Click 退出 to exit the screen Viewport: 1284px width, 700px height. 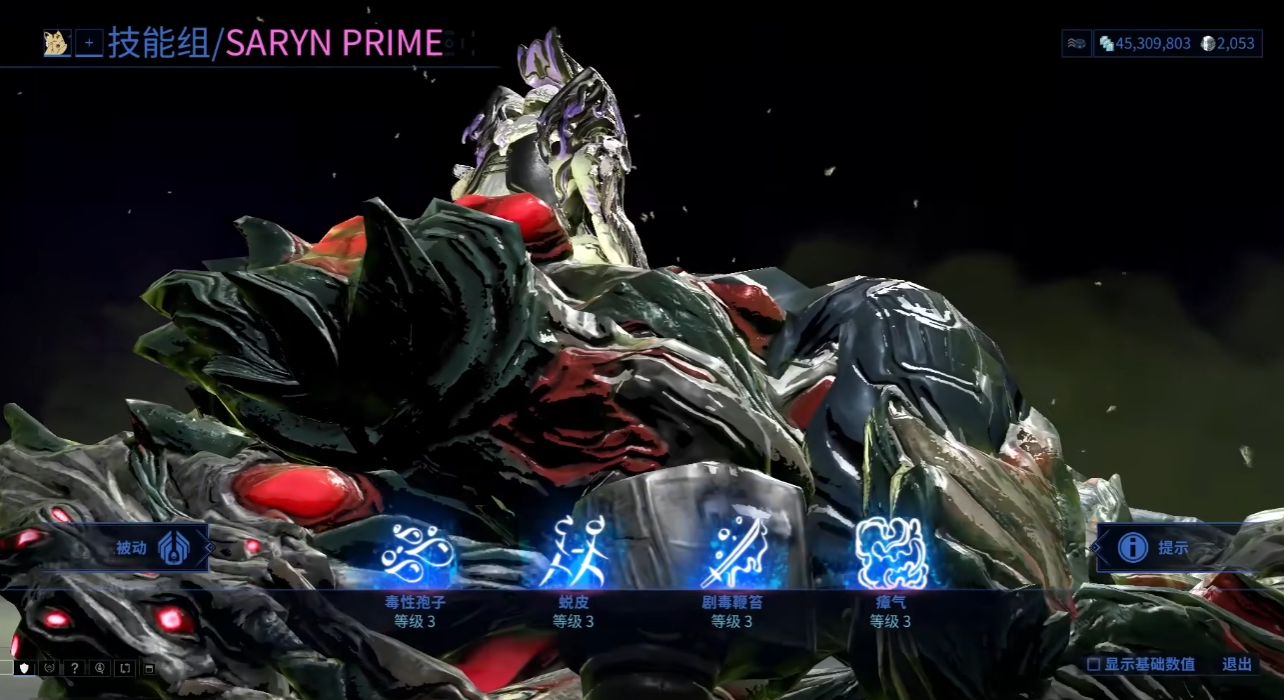tap(1236, 664)
